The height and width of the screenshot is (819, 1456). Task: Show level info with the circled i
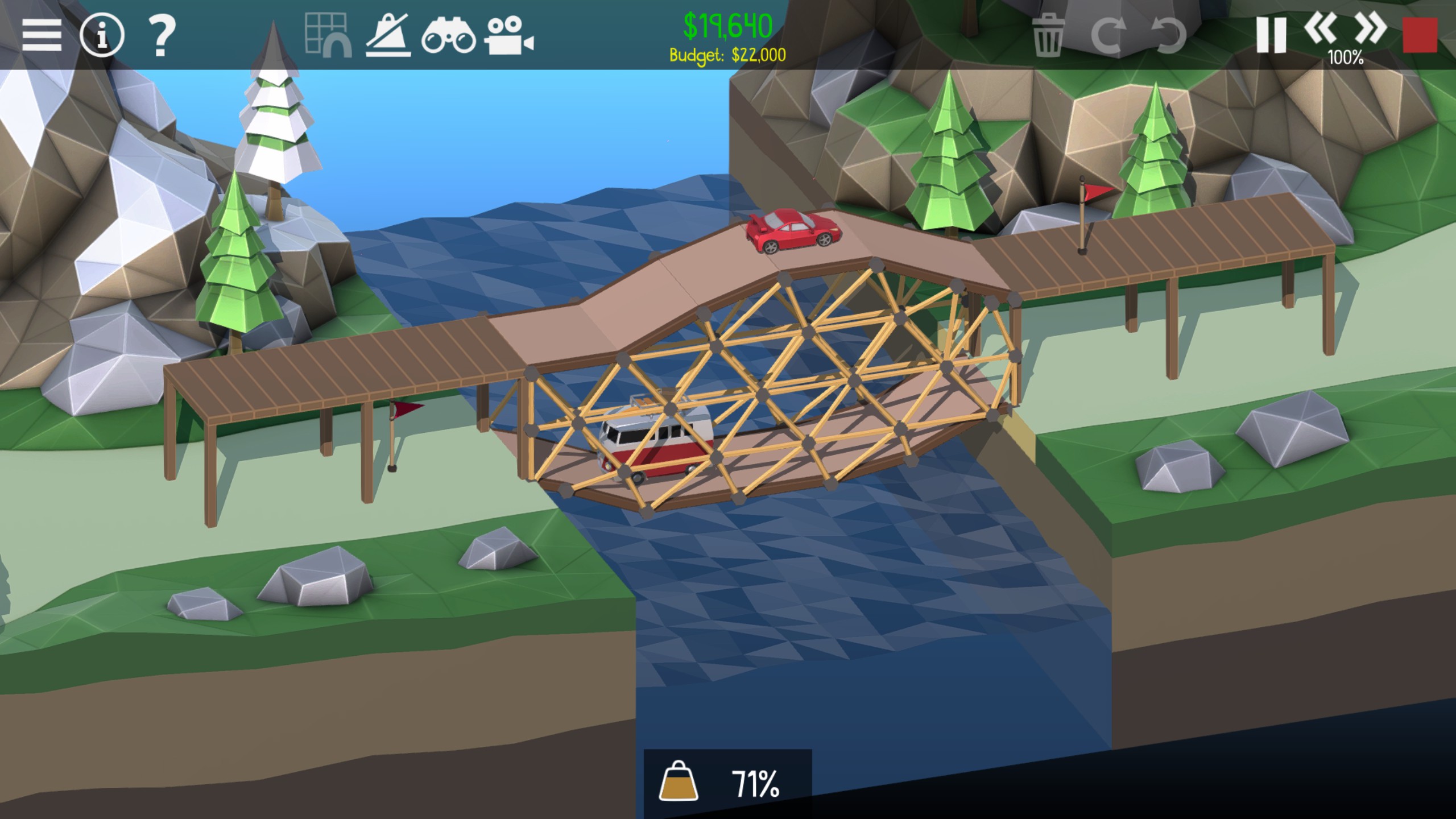click(102, 35)
